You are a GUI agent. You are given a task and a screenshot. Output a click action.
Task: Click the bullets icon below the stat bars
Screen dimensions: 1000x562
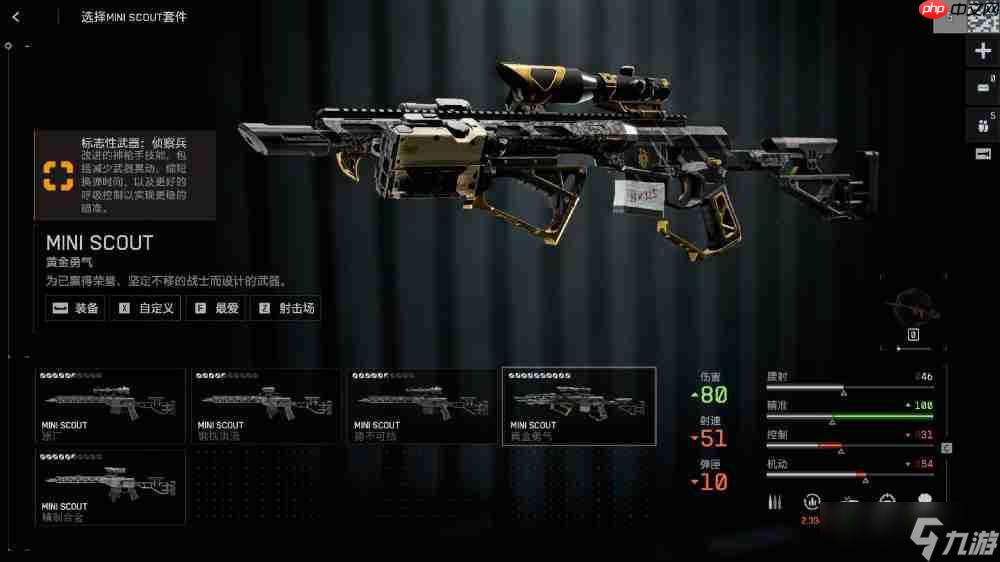pyautogui.click(x=776, y=501)
